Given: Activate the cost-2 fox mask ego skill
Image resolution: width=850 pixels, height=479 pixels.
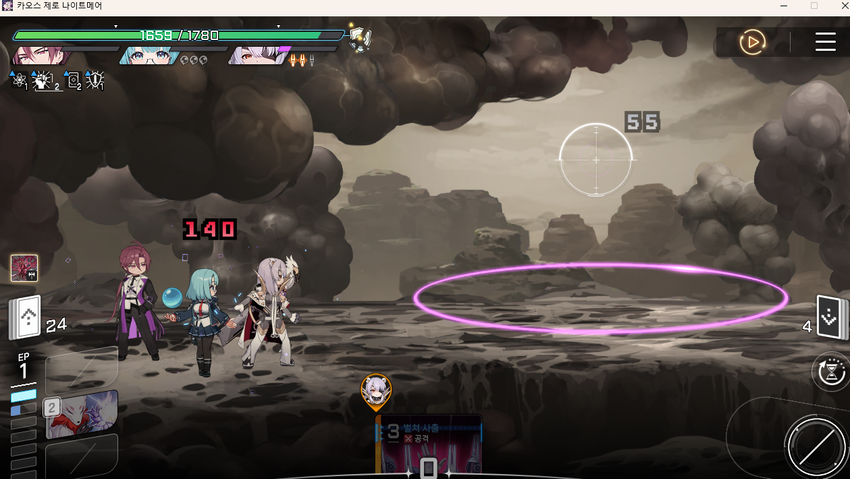Looking at the screenshot, I should point(80,414).
